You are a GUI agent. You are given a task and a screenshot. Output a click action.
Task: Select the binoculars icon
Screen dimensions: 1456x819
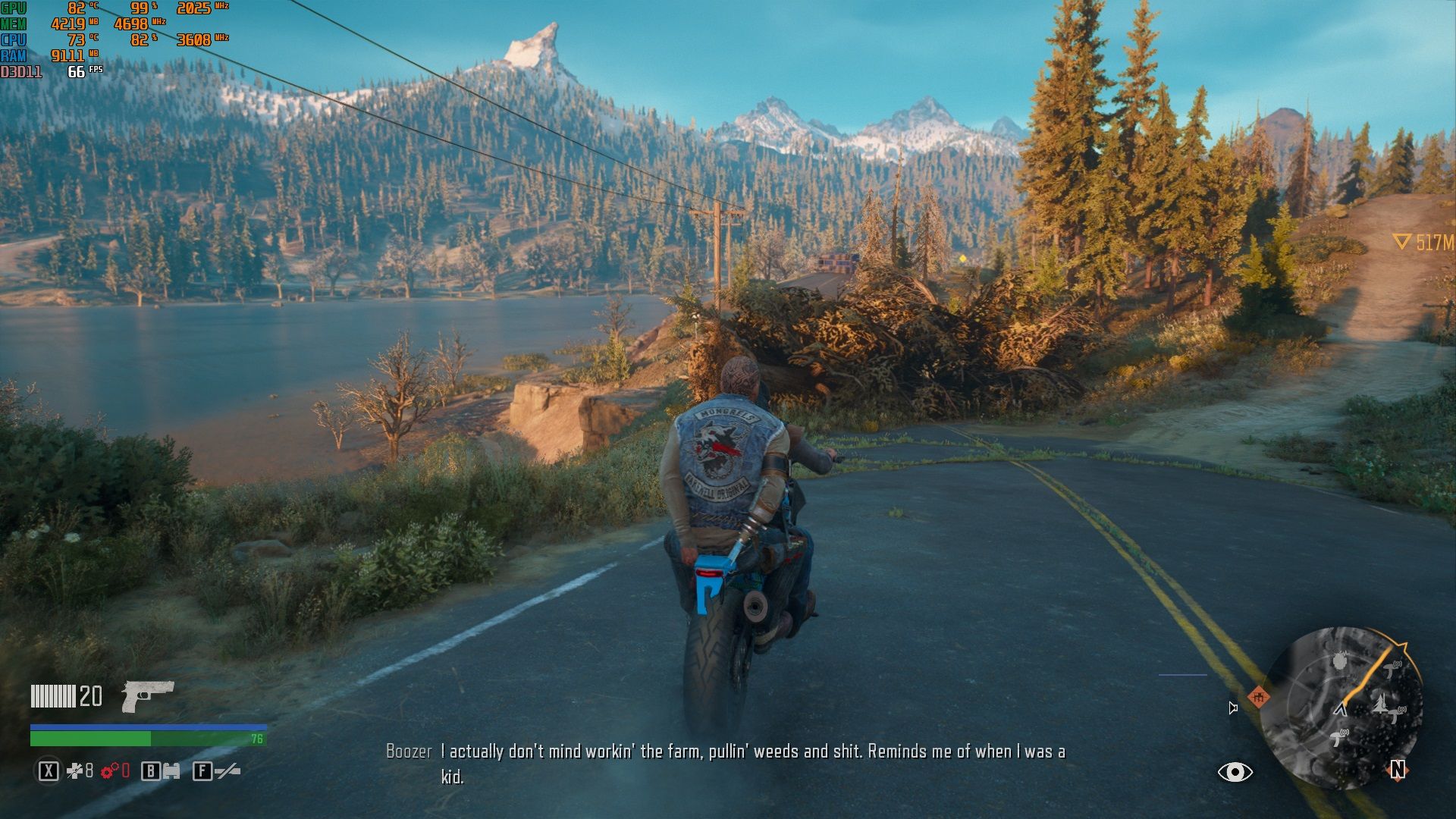click(171, 771)
